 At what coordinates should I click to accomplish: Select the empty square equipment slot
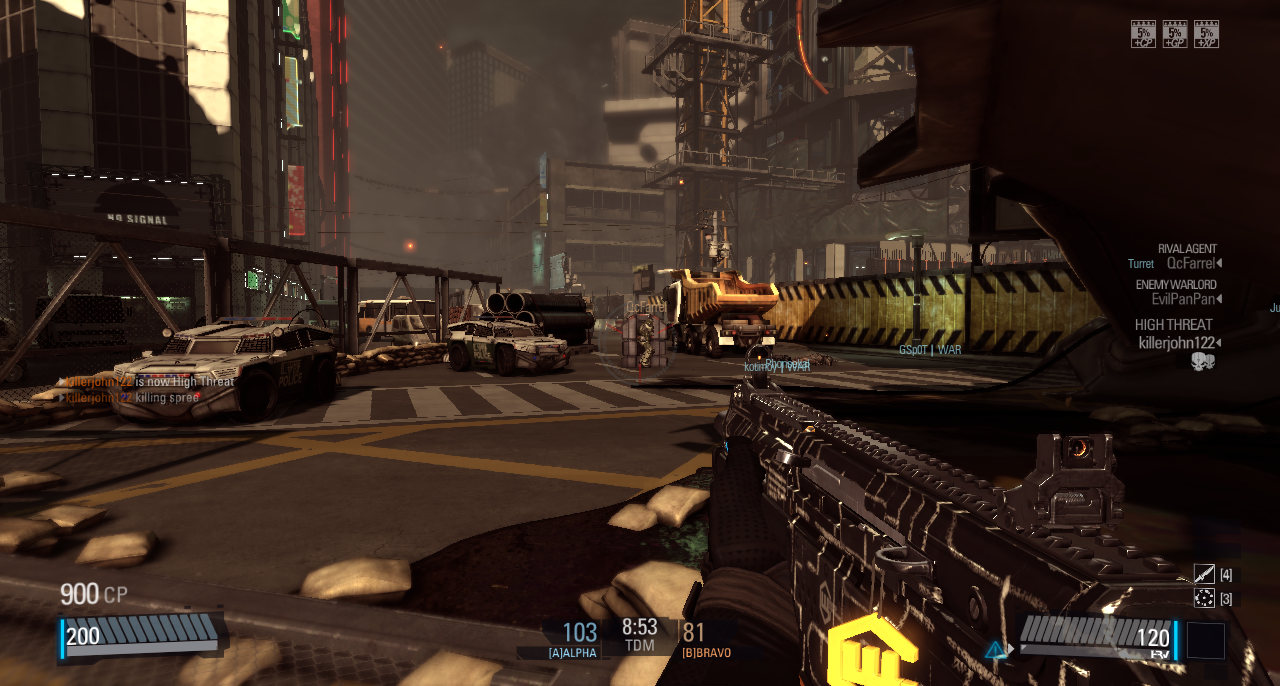coord(1205,641)
